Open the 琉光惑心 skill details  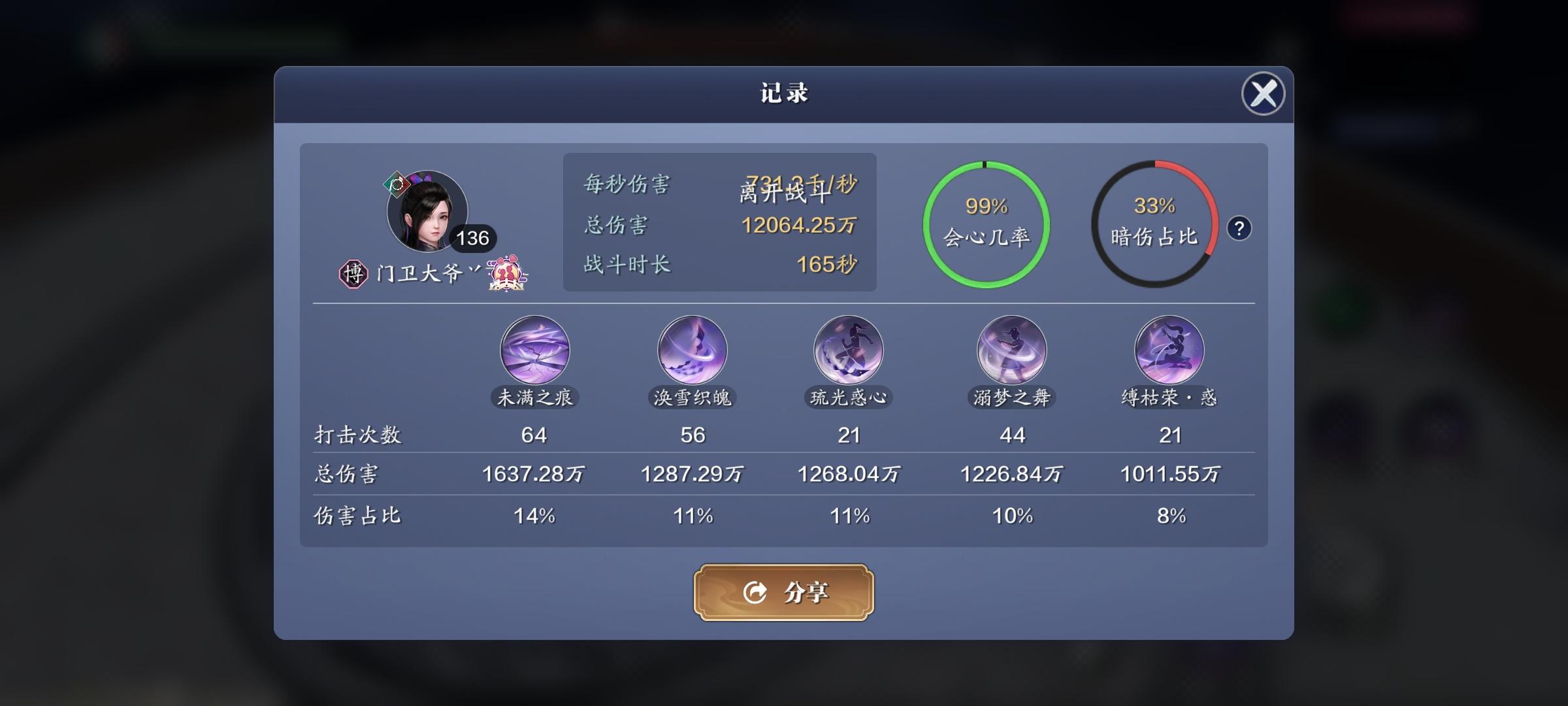(x=847, y=350)
